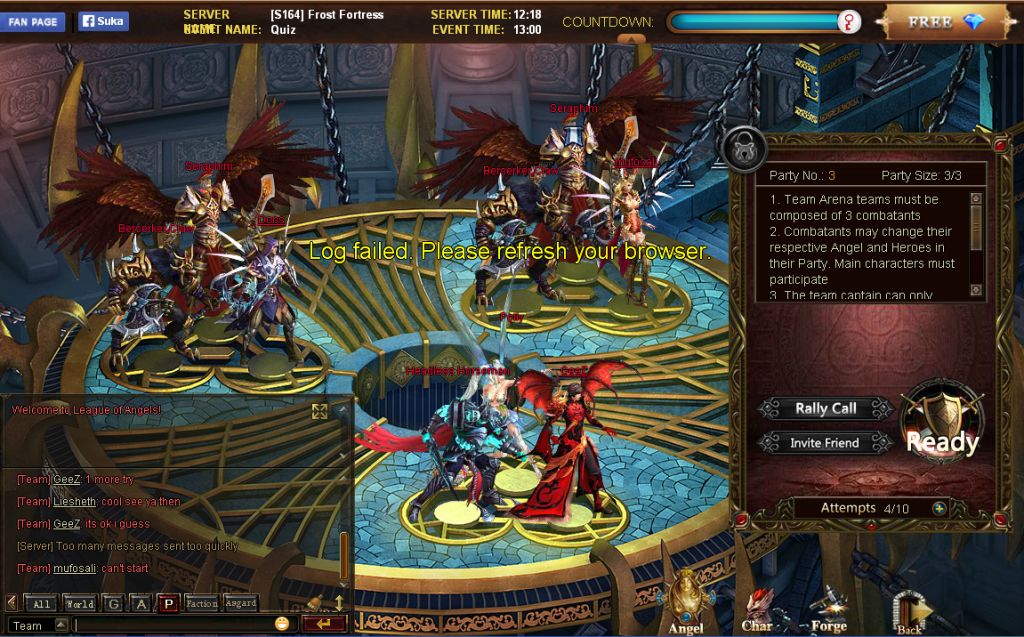Open the Fan Page link
The height and width of the screenshot is (637, 1024).
tap(33, 21)
